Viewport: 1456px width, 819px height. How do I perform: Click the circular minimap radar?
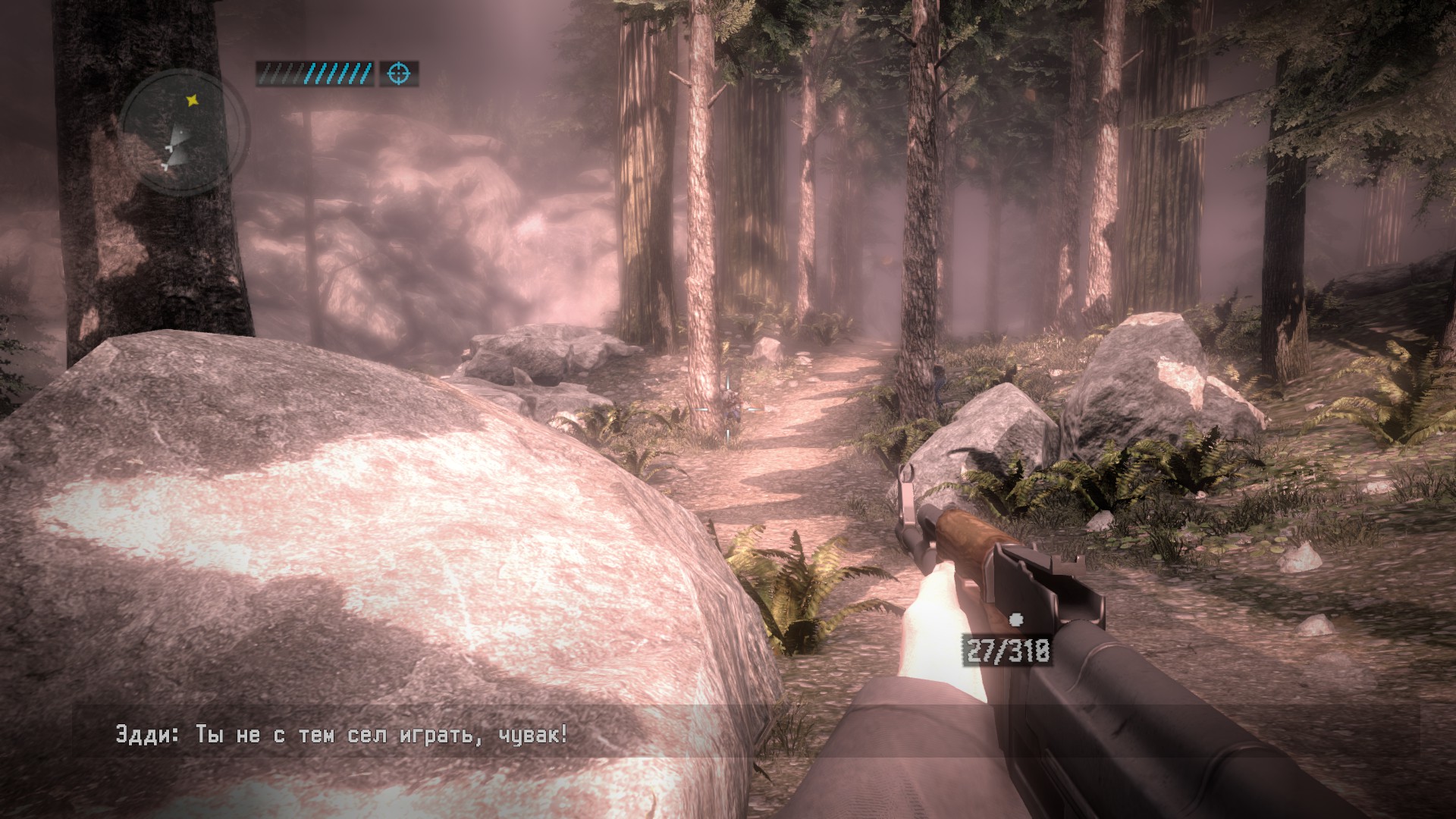pyautogui.click(x=184, y=133)
